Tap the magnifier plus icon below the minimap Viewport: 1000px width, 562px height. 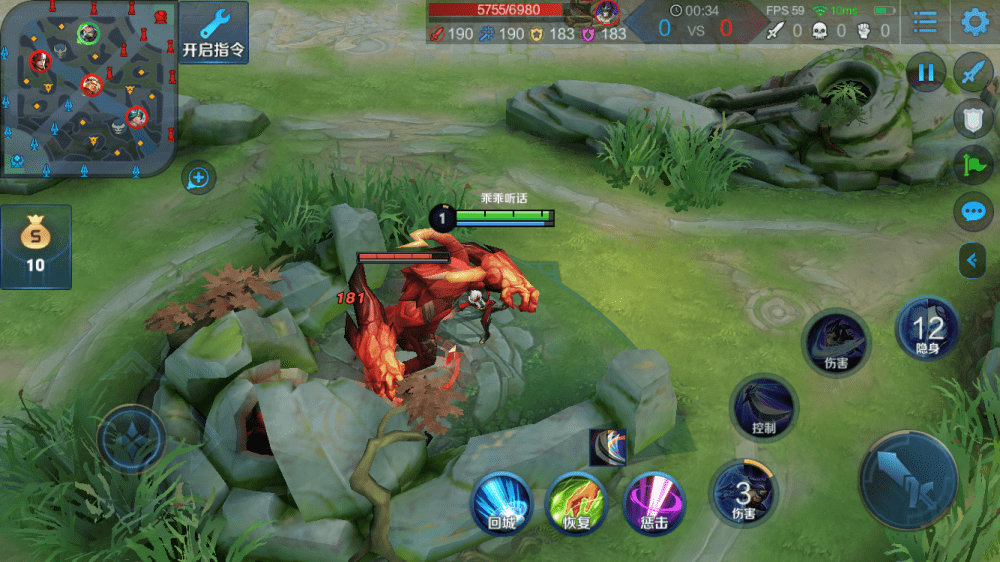pos(198,179)
